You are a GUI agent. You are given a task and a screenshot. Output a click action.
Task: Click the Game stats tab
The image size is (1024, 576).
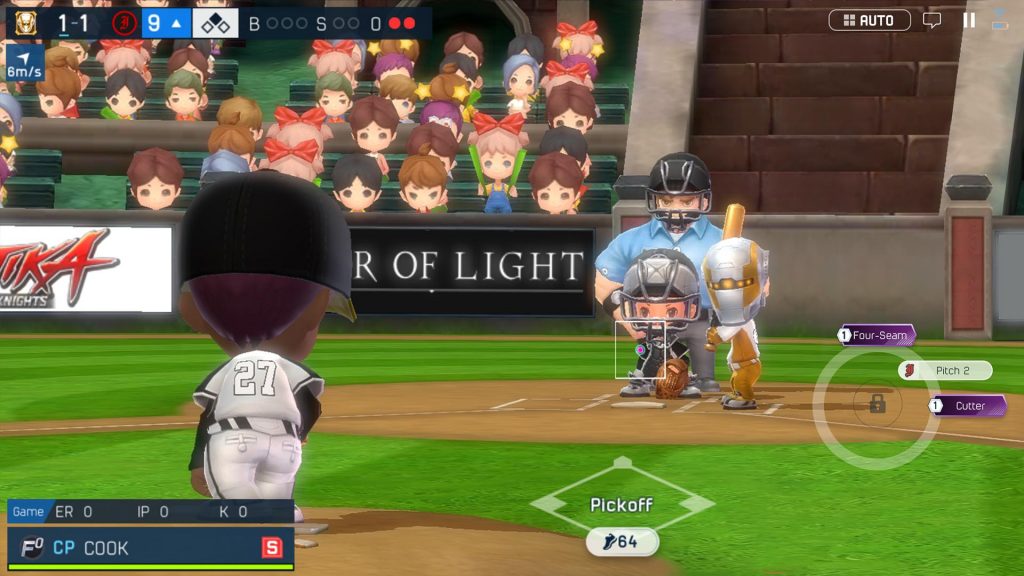[28, 512]
